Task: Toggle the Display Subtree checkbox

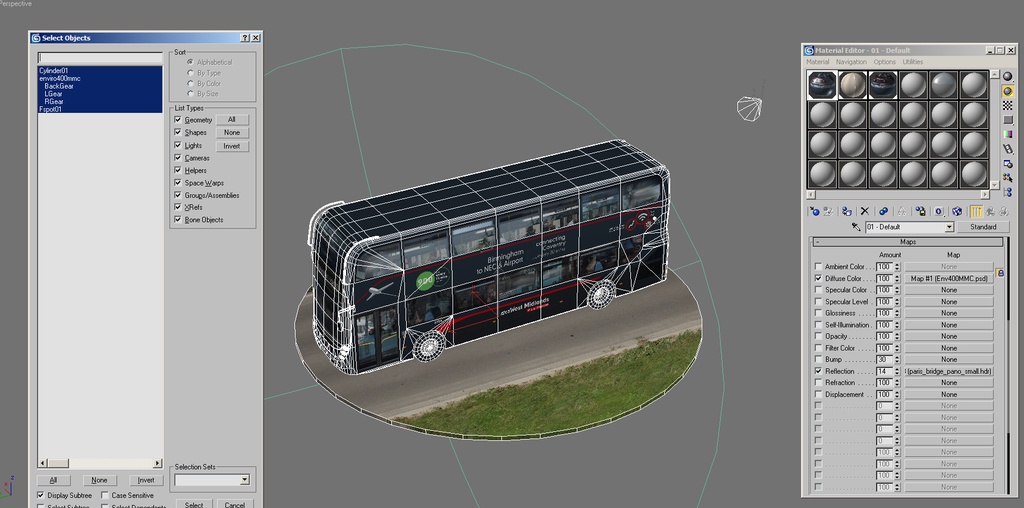Action: pos(42,495)
